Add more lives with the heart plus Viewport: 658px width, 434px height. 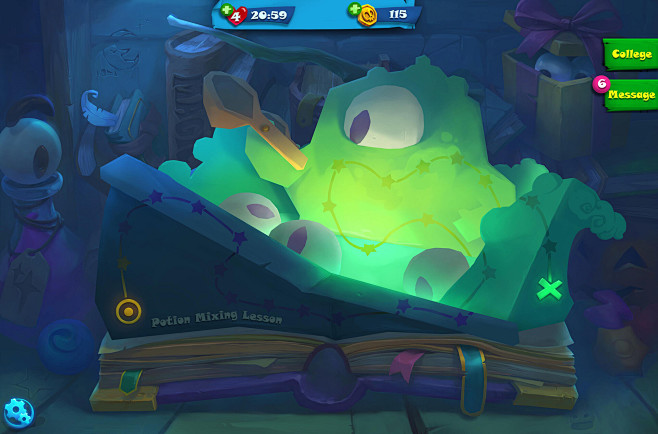228,11
